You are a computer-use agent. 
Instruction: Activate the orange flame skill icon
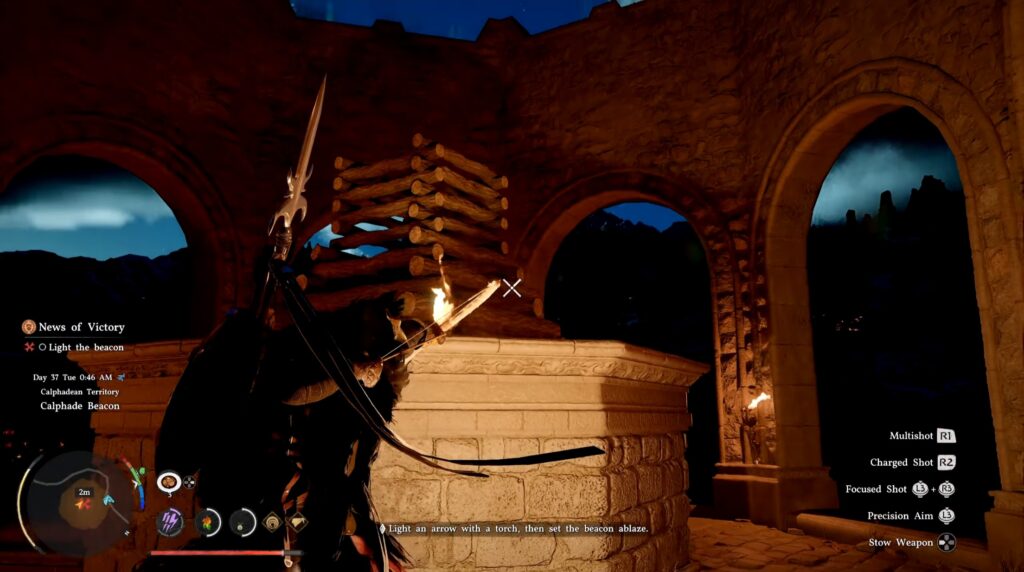click(x=208, y=521)
